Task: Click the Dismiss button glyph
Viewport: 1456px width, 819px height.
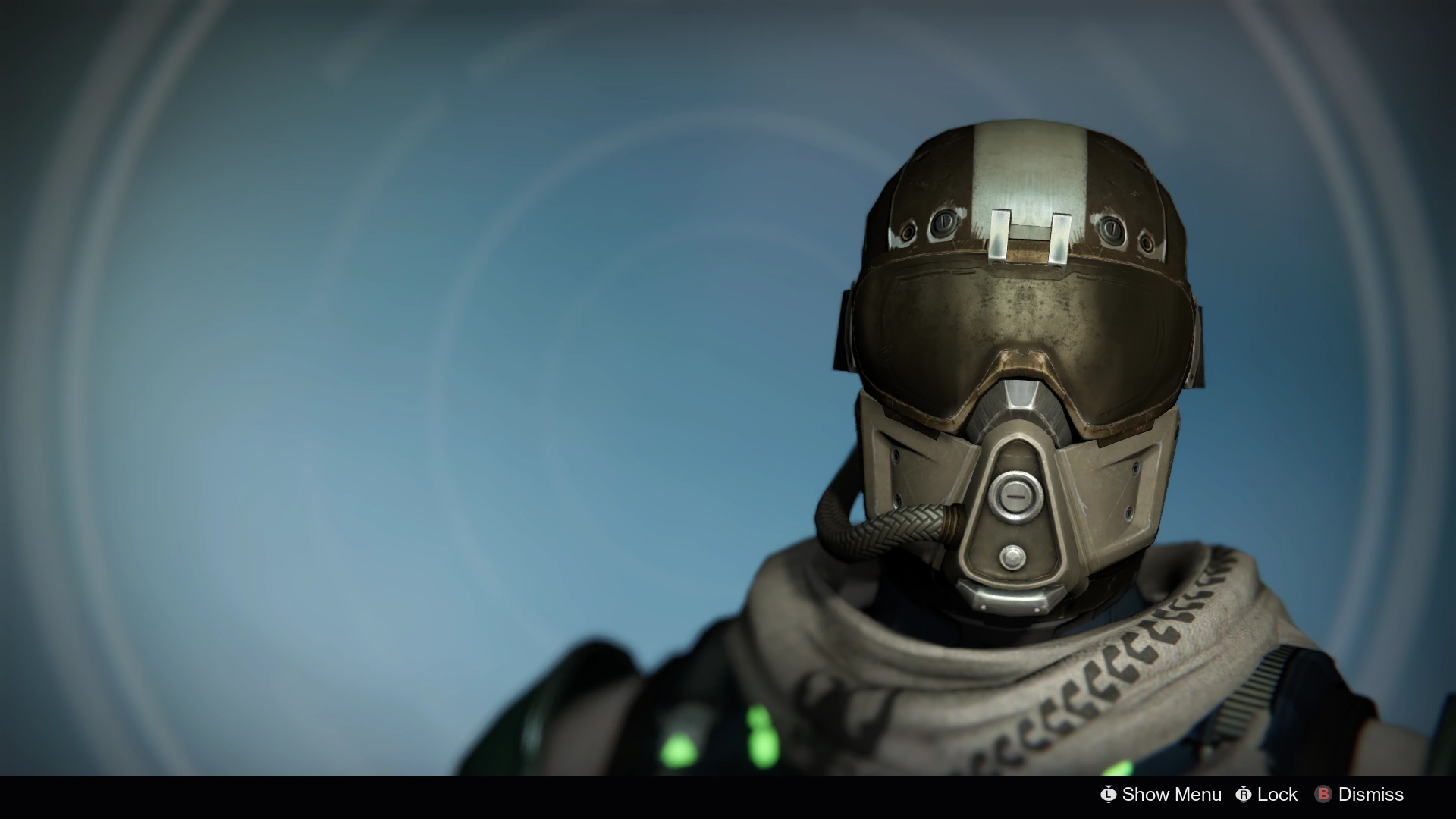Action: click(1323, 795)
